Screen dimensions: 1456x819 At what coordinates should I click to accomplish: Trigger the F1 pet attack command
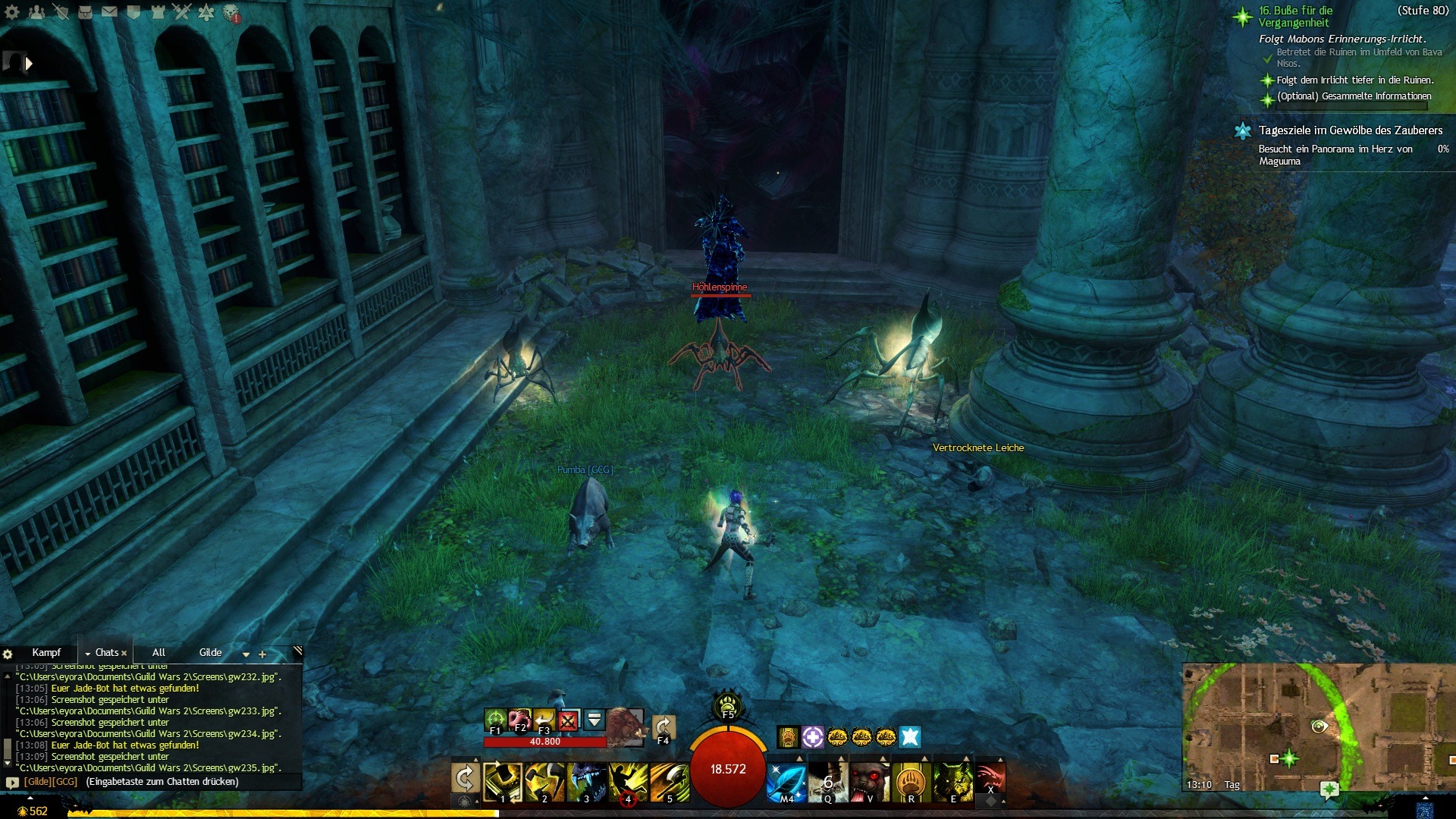495,719
